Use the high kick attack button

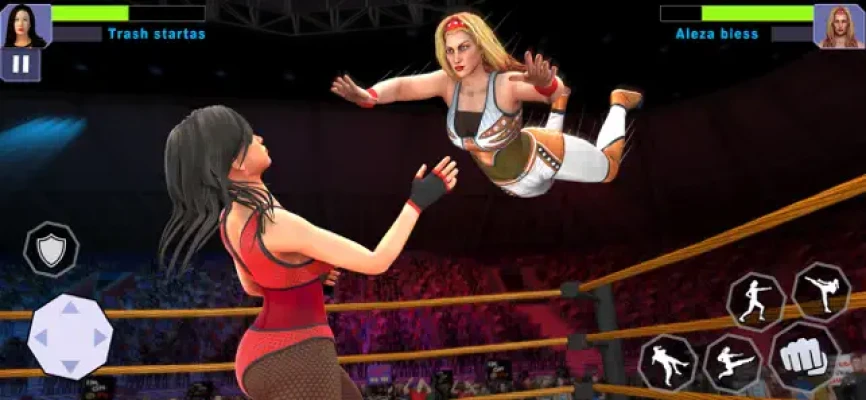pyautogui.click(x=821, y=291)
